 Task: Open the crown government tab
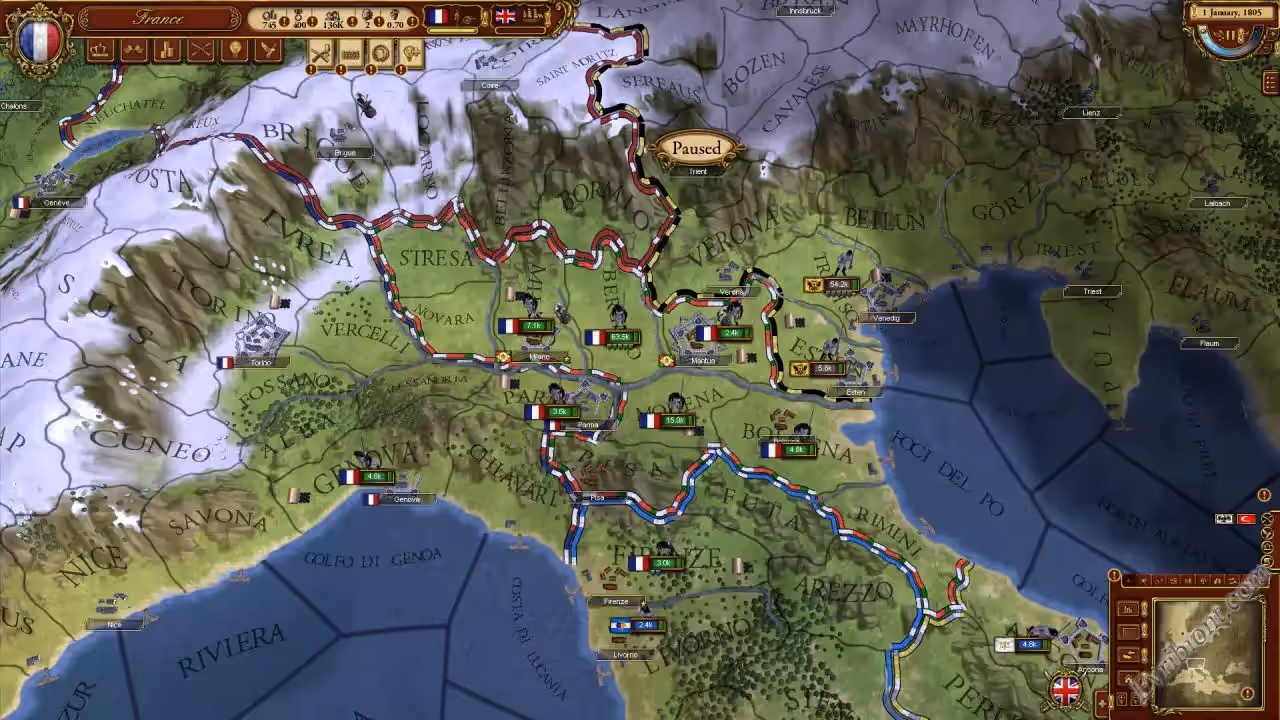click(x=100, y=50)
